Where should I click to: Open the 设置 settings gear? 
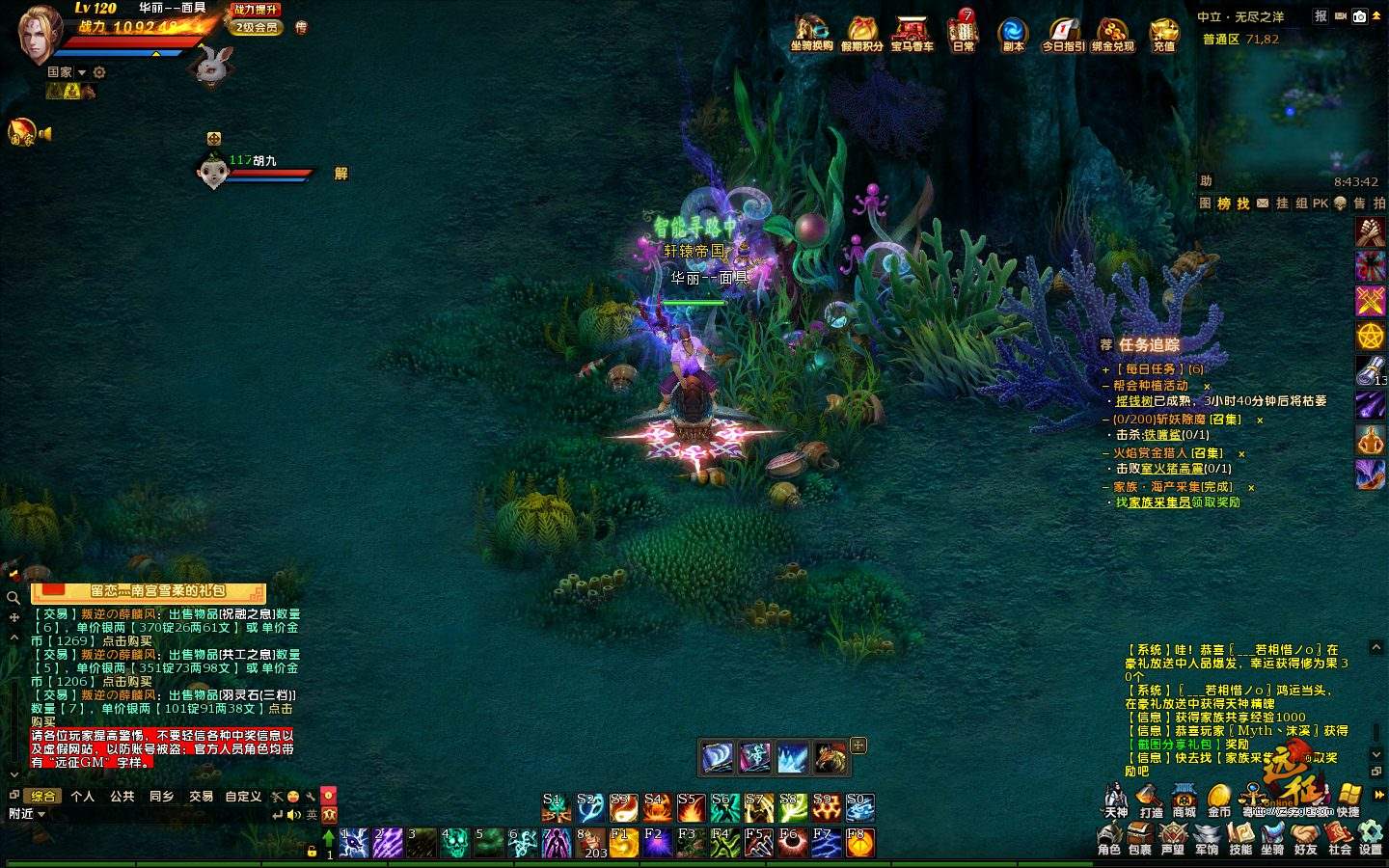[1371, 837]
